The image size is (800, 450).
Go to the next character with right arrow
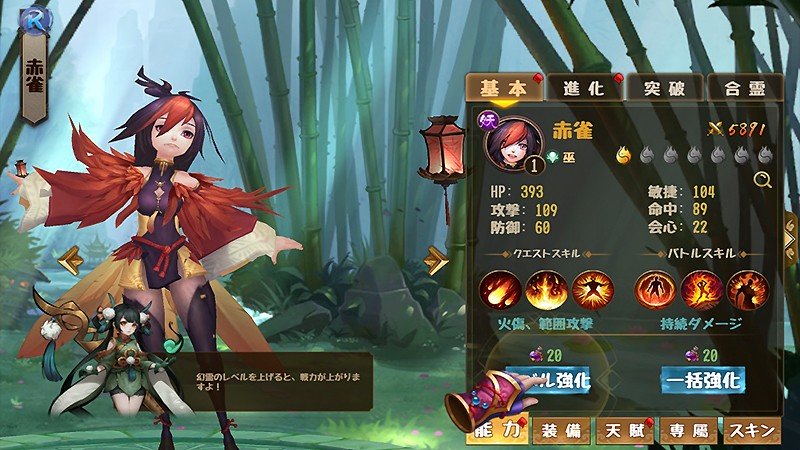tap(436, 261)
